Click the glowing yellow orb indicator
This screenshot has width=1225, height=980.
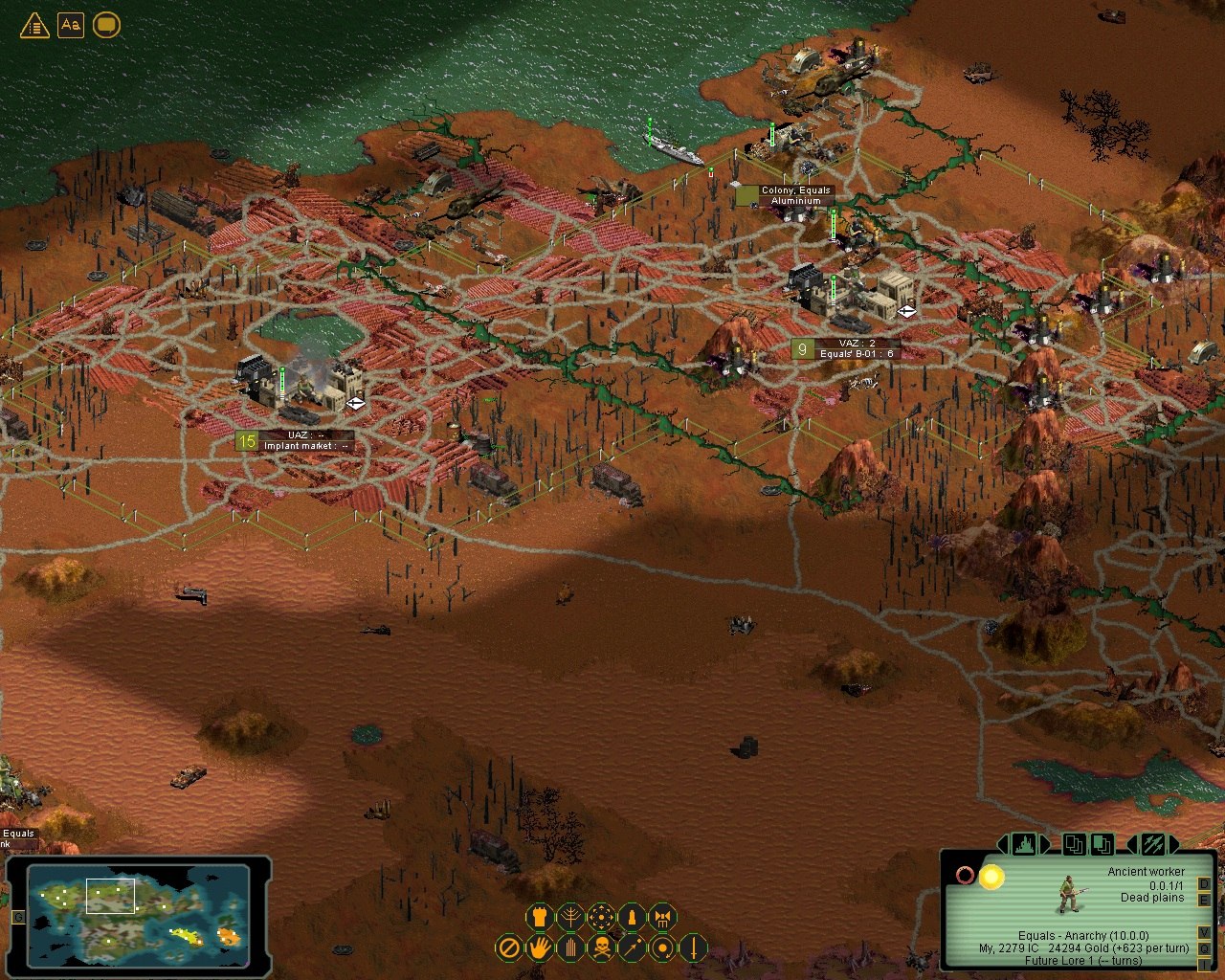(991, 877)
